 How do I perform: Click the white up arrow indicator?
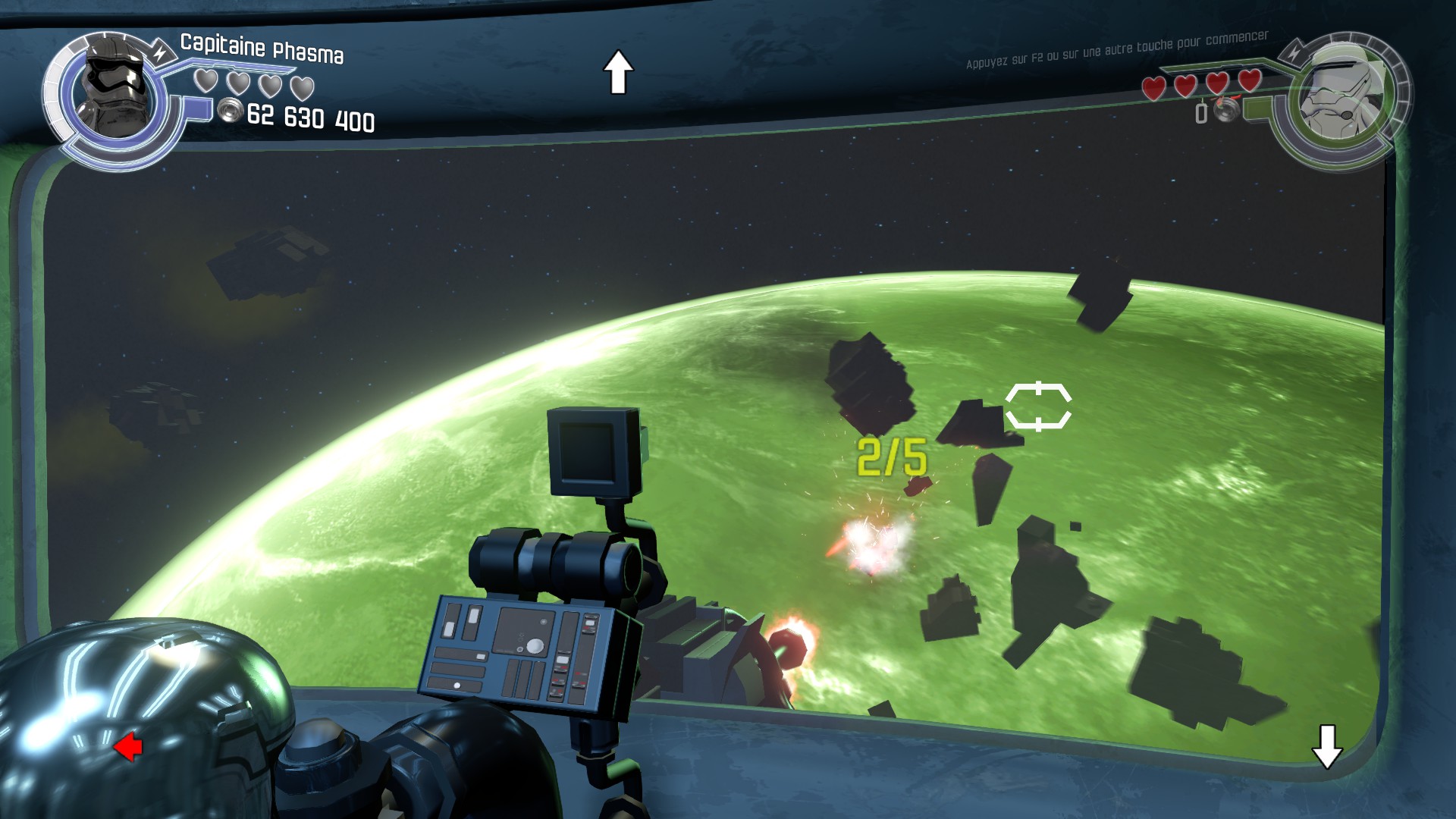618,72
